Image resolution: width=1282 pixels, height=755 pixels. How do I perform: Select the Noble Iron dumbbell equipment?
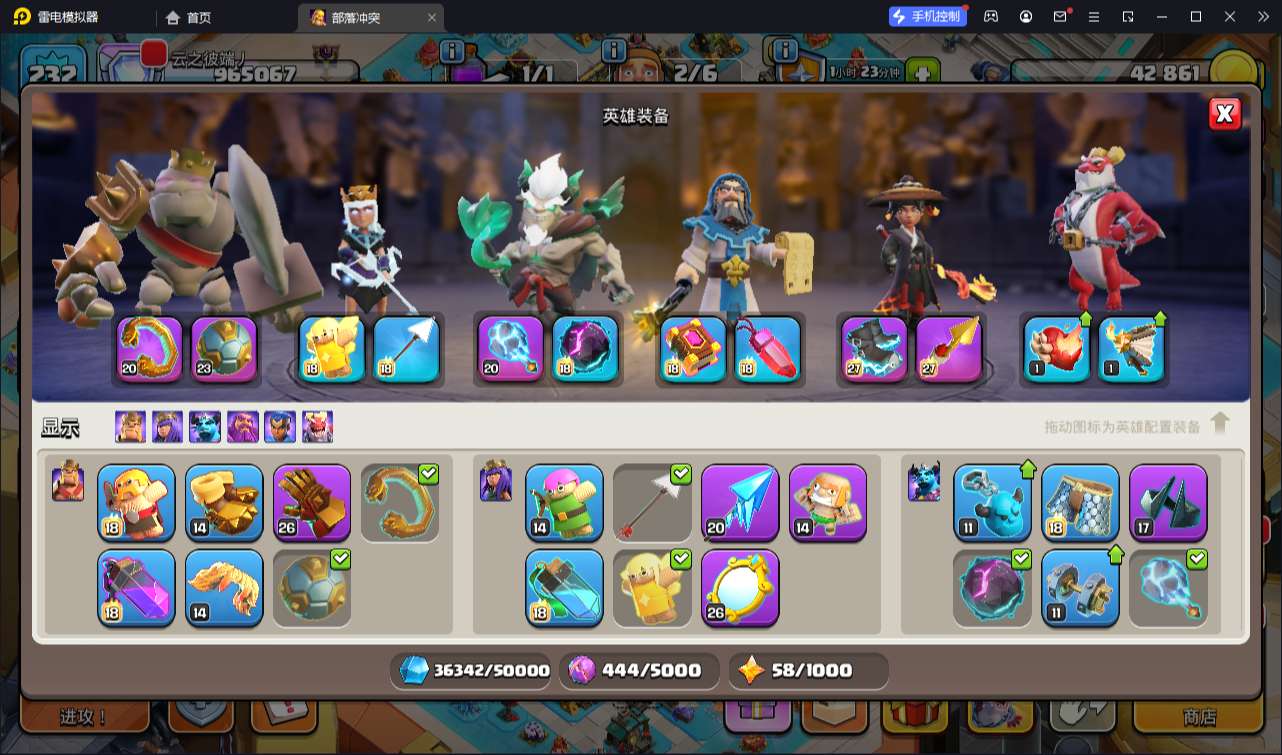click(1080, 588)
